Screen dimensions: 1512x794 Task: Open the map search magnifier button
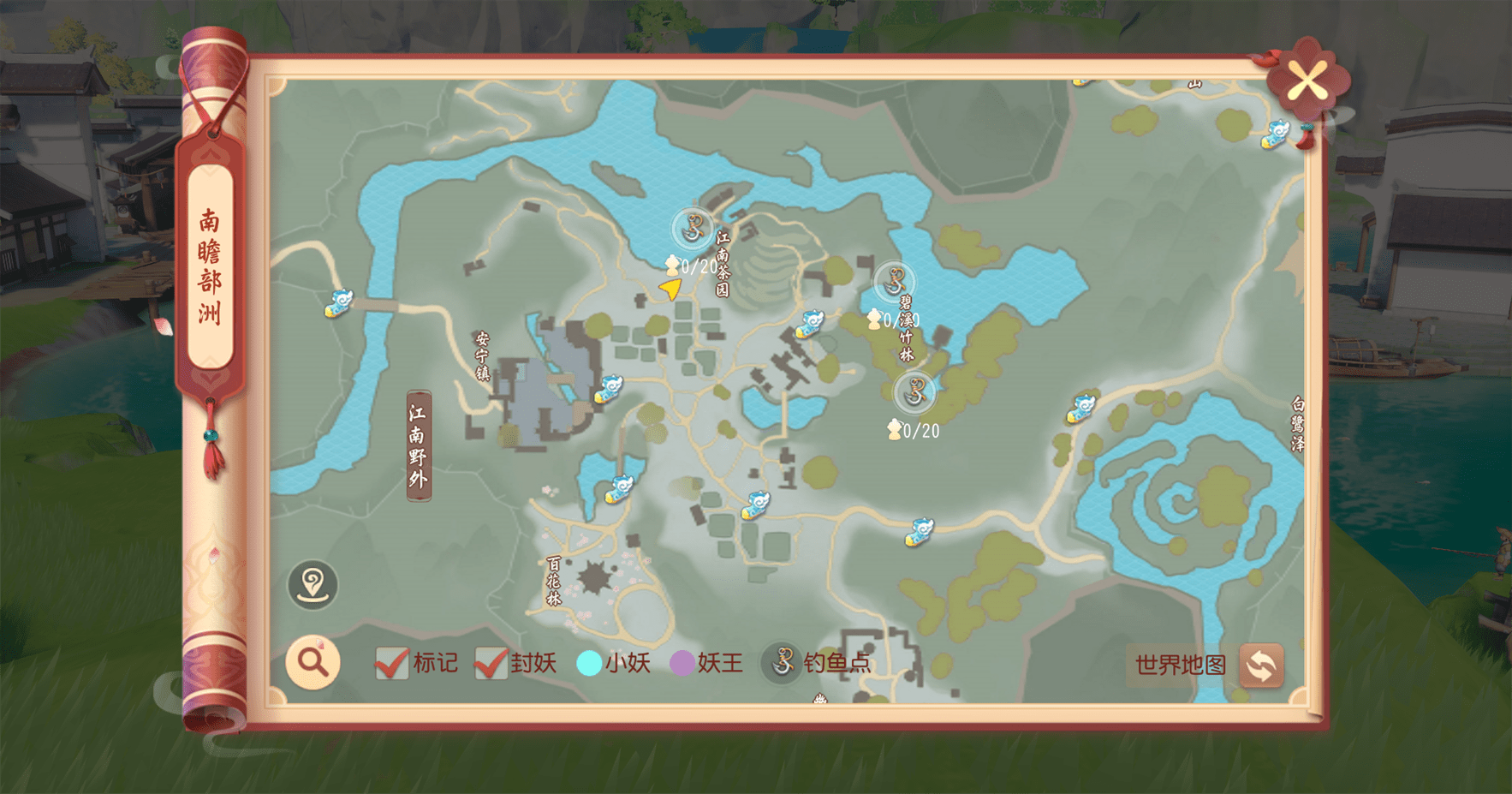313,662
